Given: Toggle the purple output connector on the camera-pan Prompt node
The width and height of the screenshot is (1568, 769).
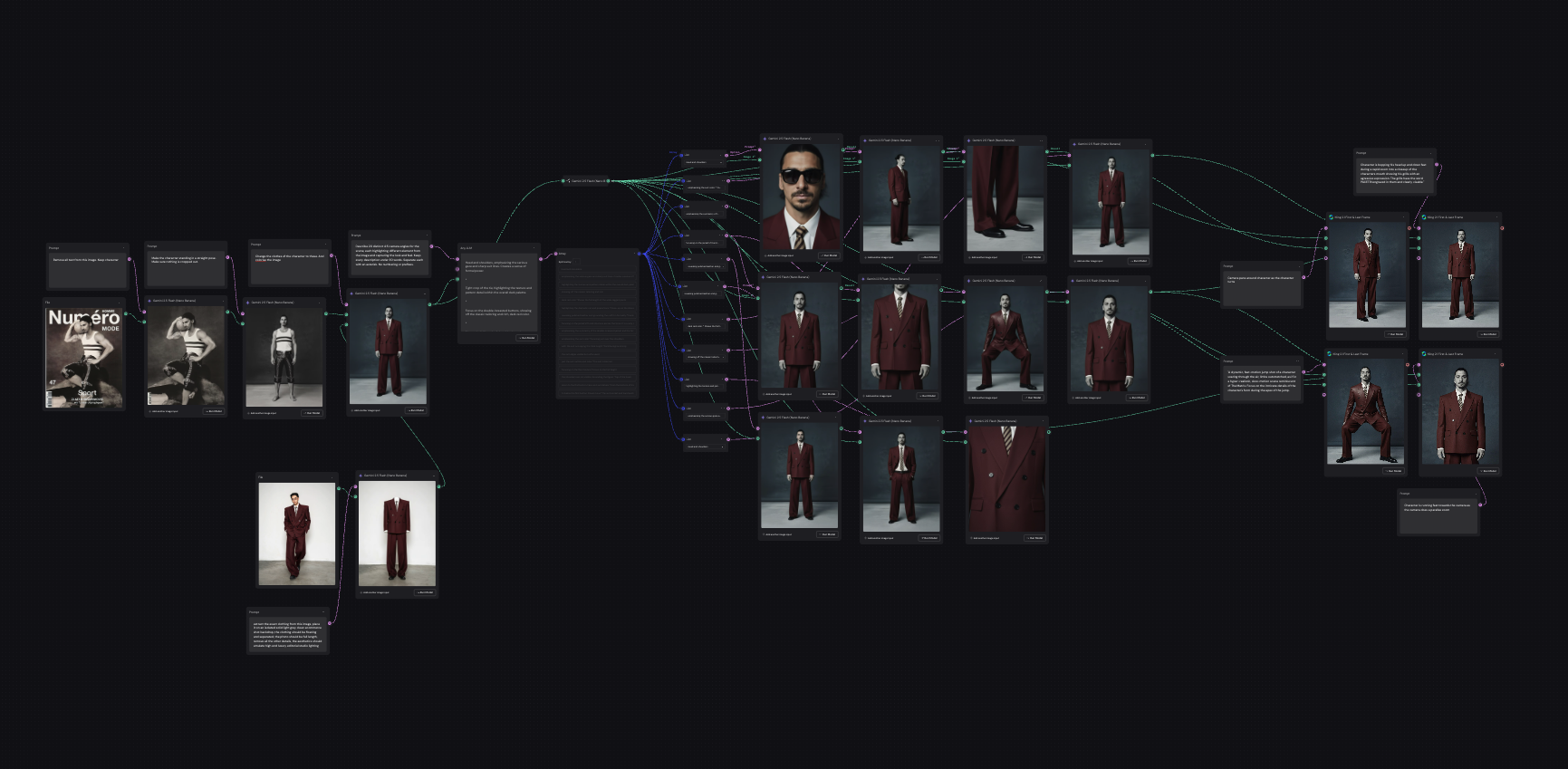Looking at the screenshot, I should 1303,277.
